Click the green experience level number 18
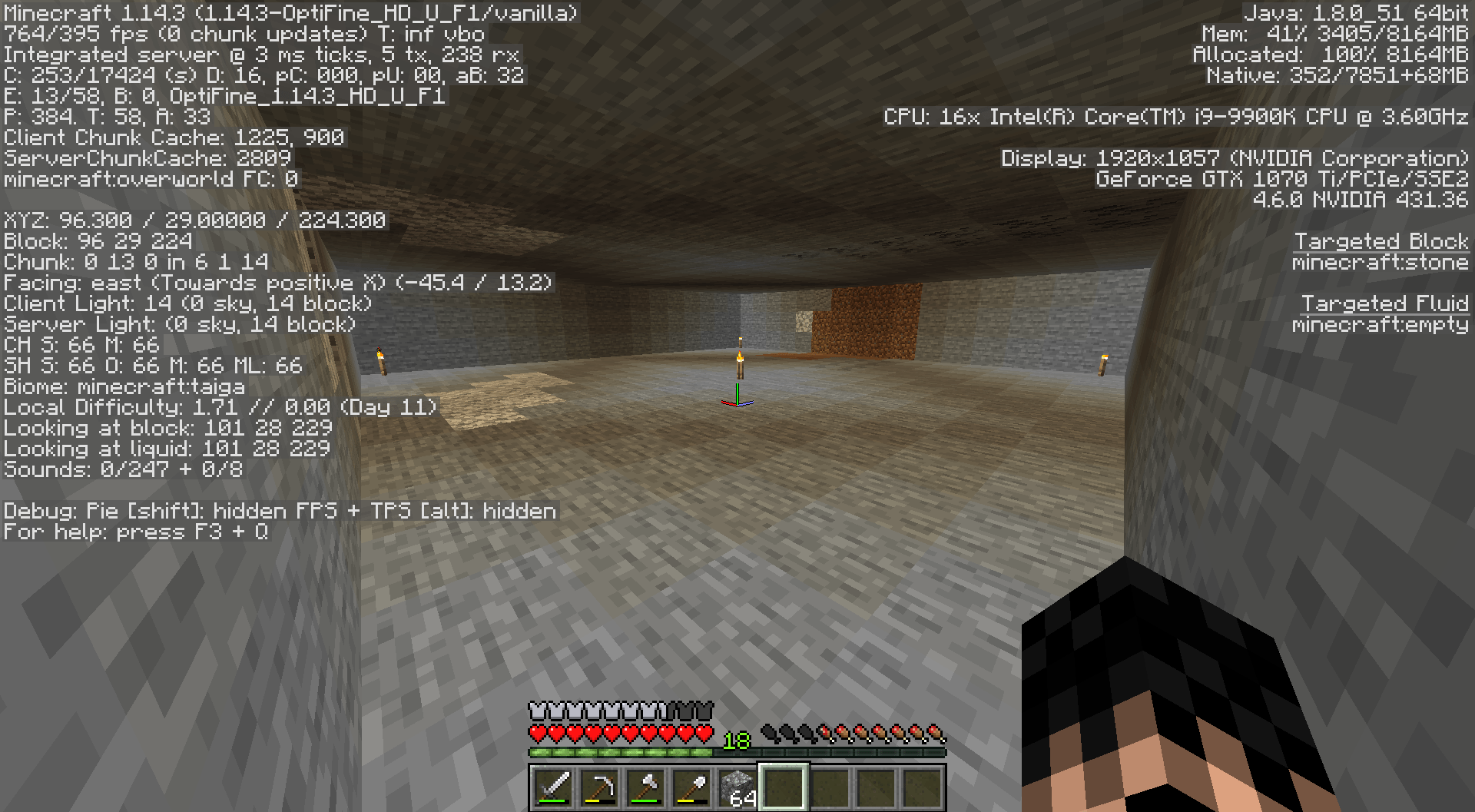1475x812 pixels. 736,742
